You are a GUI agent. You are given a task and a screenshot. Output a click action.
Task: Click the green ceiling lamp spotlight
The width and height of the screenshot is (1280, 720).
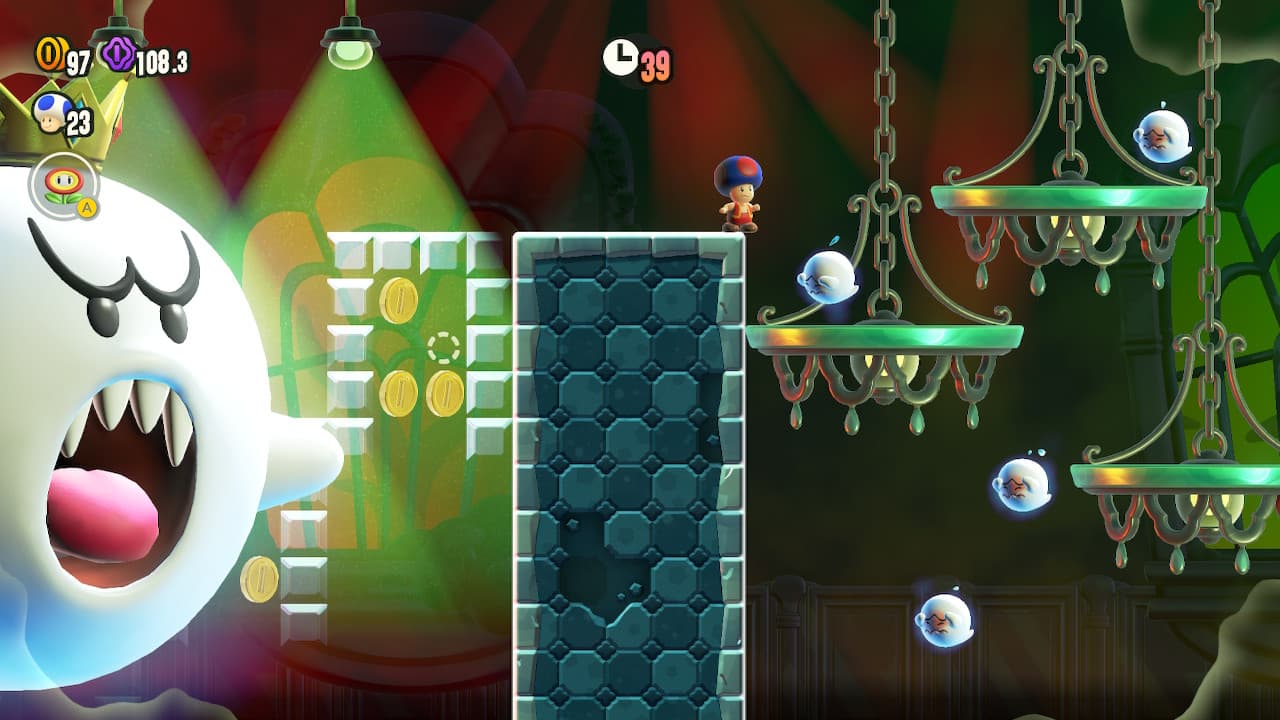(352, 45)
